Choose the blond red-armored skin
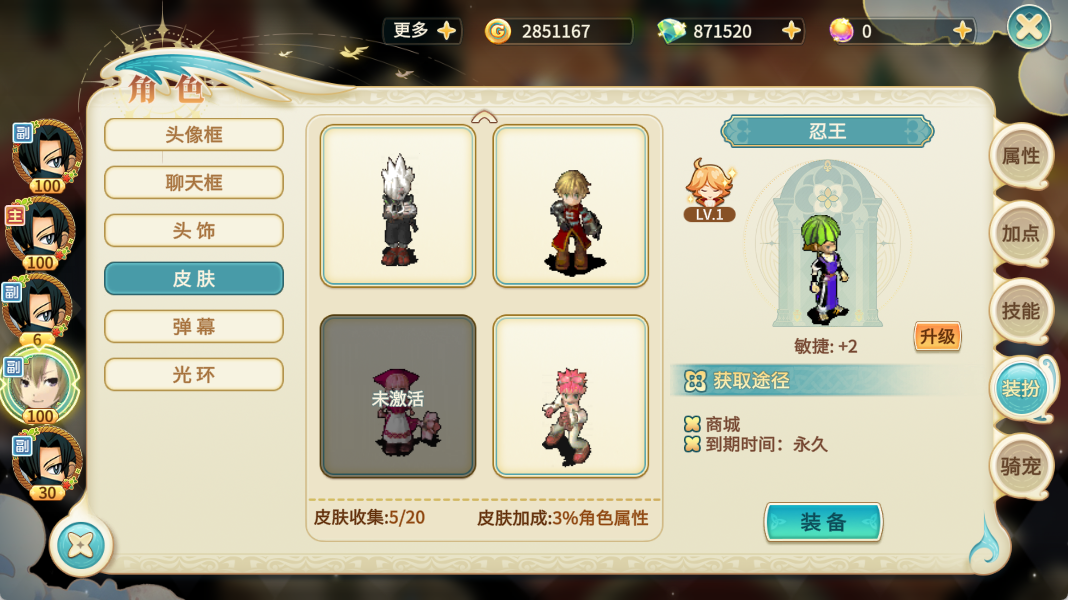The image size is (1068, 600). pyautogui.click(x=571, y=206)
